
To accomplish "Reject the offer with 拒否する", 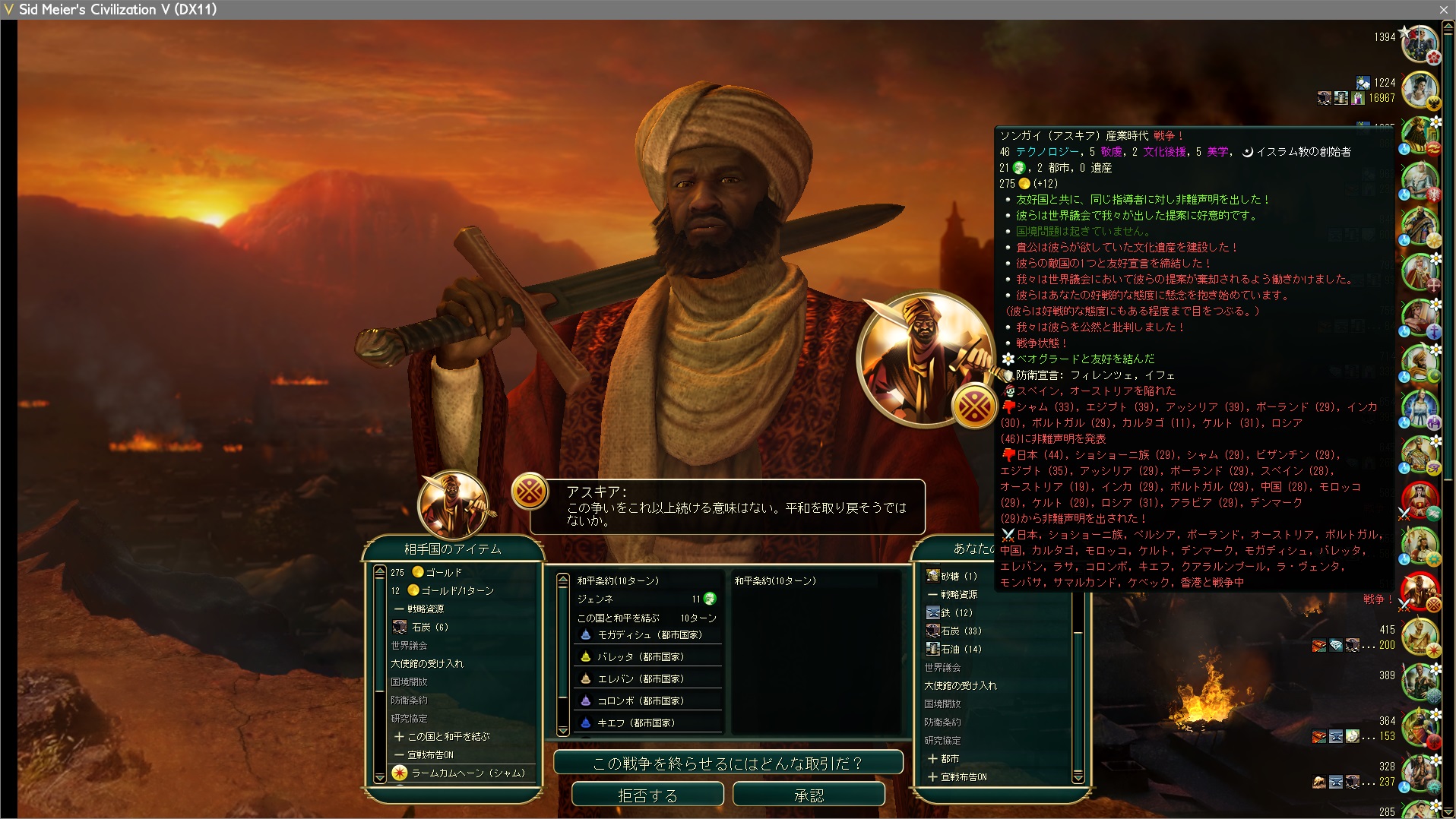I will pyautogui.click(x=647, y=795).
